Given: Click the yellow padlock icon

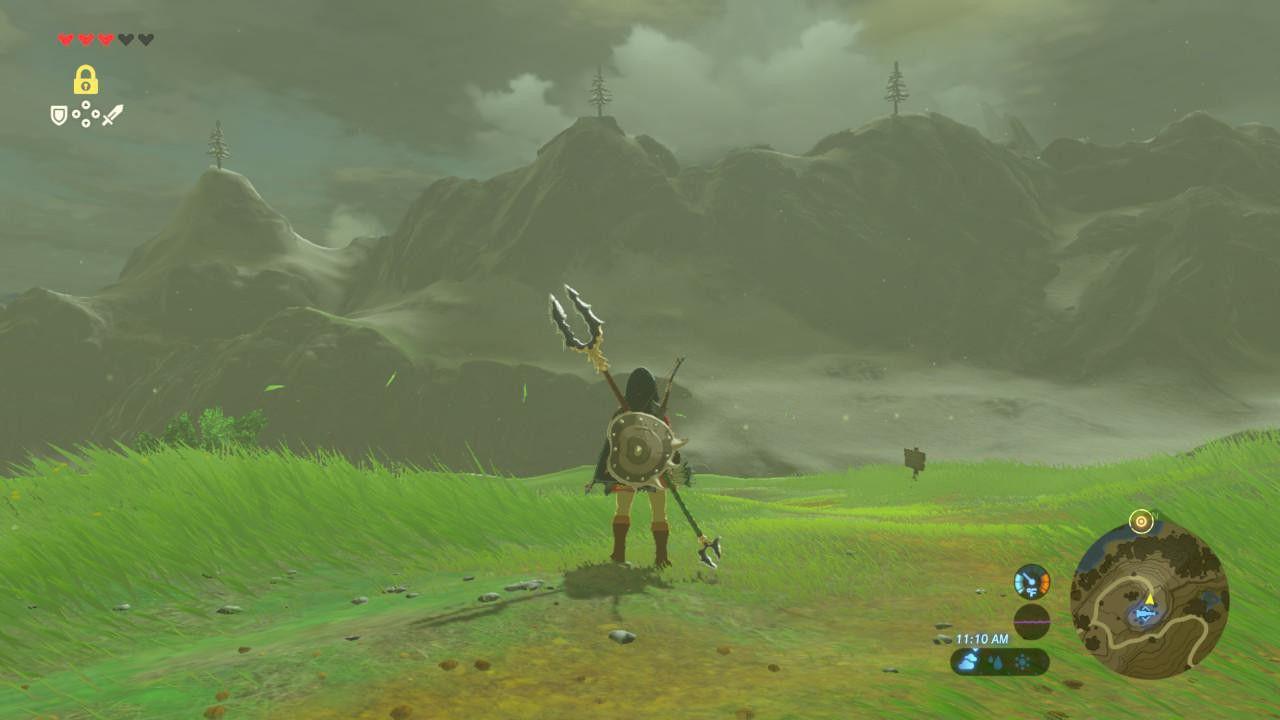Looking at the screenshot, I should coord(86,80).
